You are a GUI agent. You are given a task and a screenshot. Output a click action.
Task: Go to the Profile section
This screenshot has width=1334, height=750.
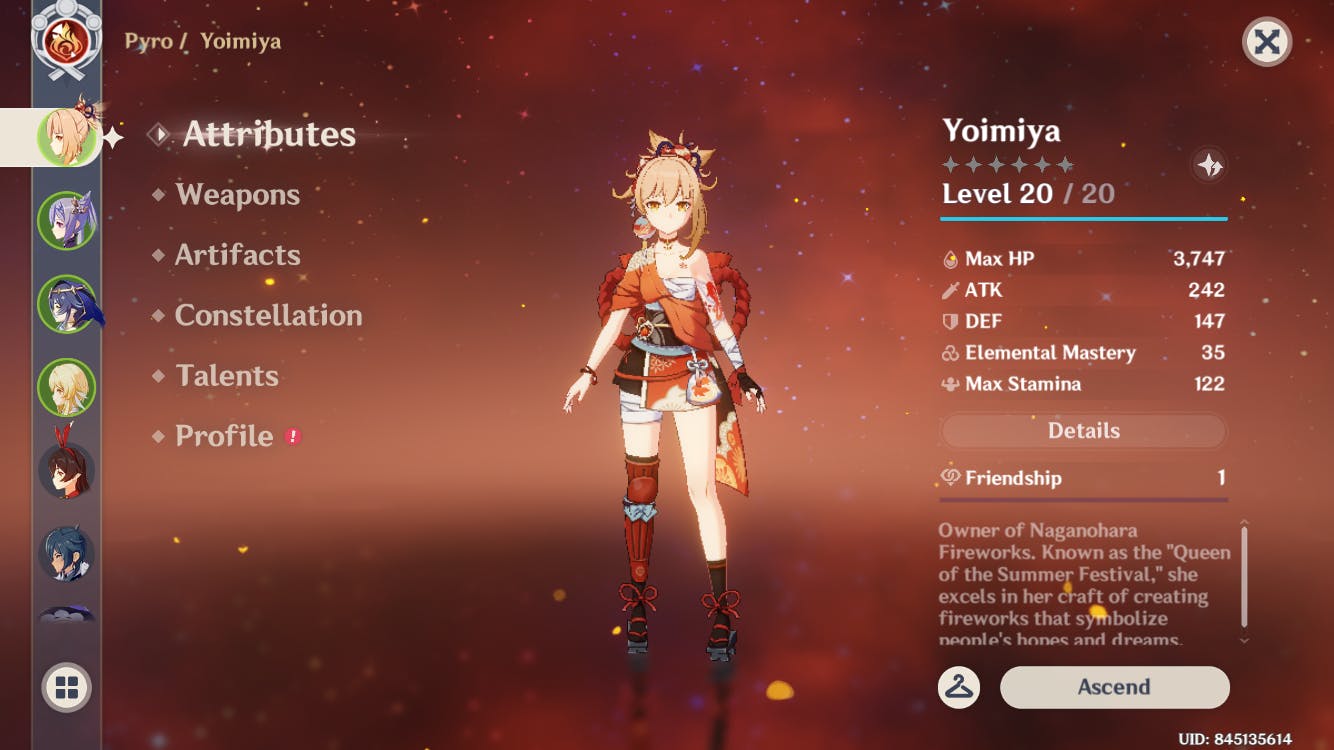click(x=224, y=436)
